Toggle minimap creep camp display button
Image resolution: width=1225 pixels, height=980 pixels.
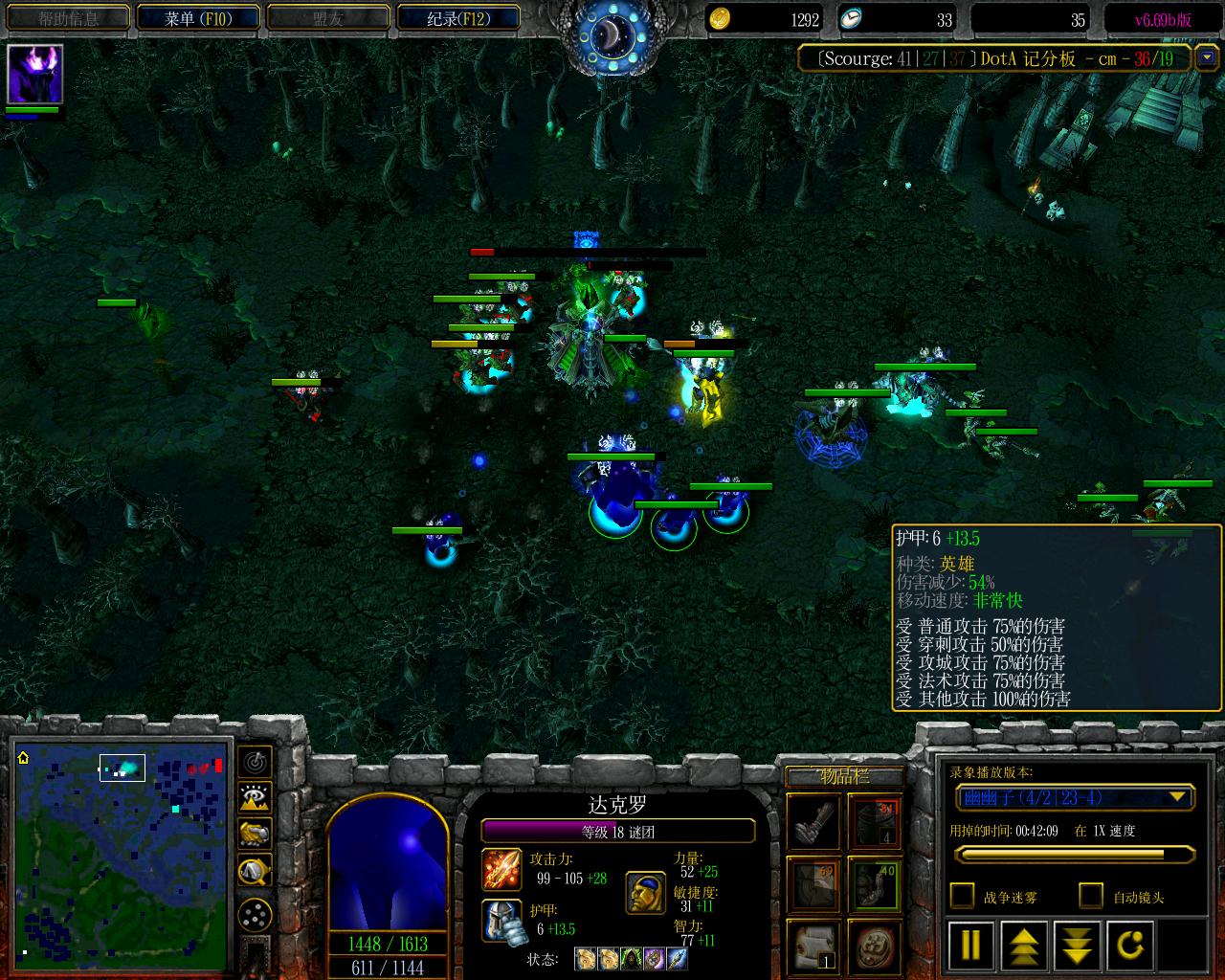(x=255, y=870)
